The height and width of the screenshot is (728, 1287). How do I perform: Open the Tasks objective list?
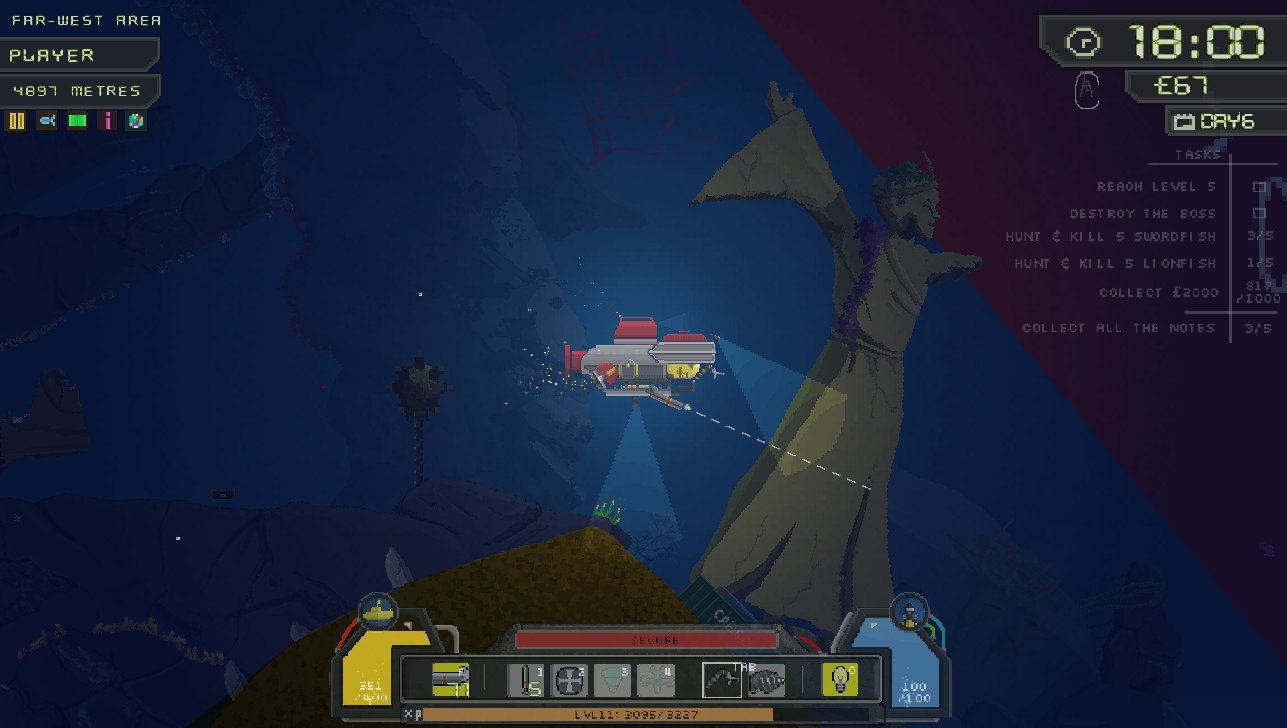1197,155
